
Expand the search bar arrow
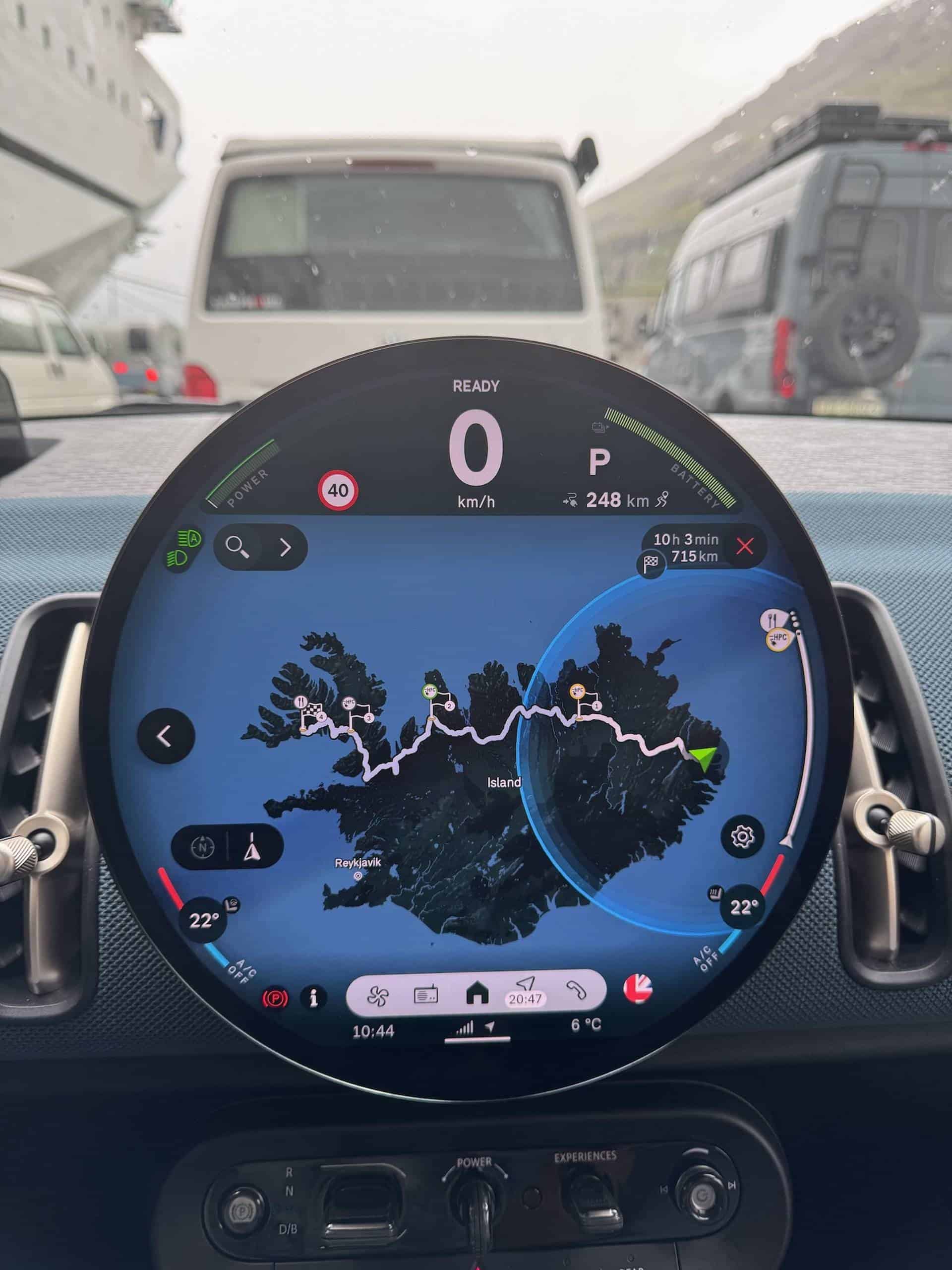click(285, 547)
